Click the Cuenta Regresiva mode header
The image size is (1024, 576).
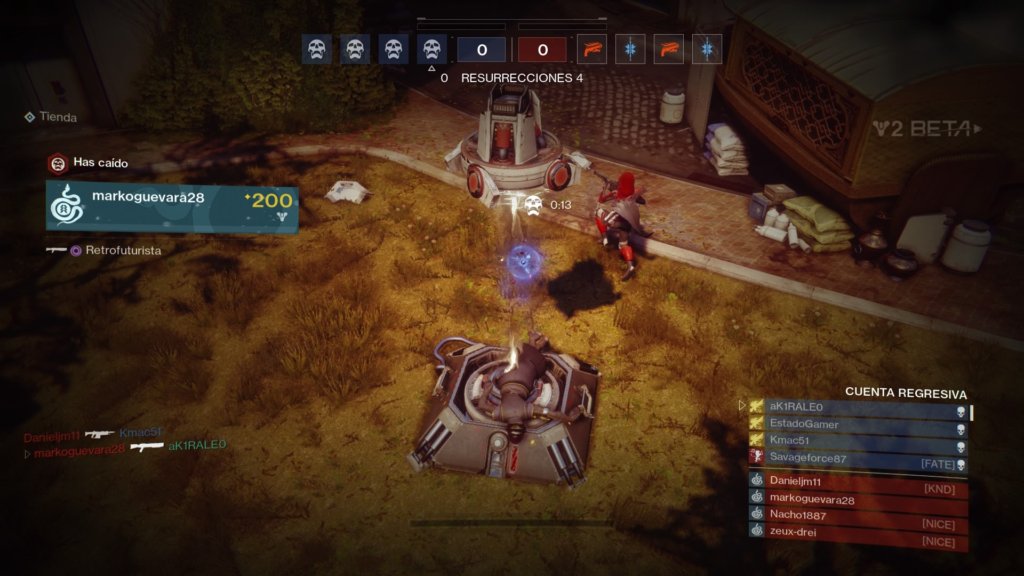click(906, 393)
